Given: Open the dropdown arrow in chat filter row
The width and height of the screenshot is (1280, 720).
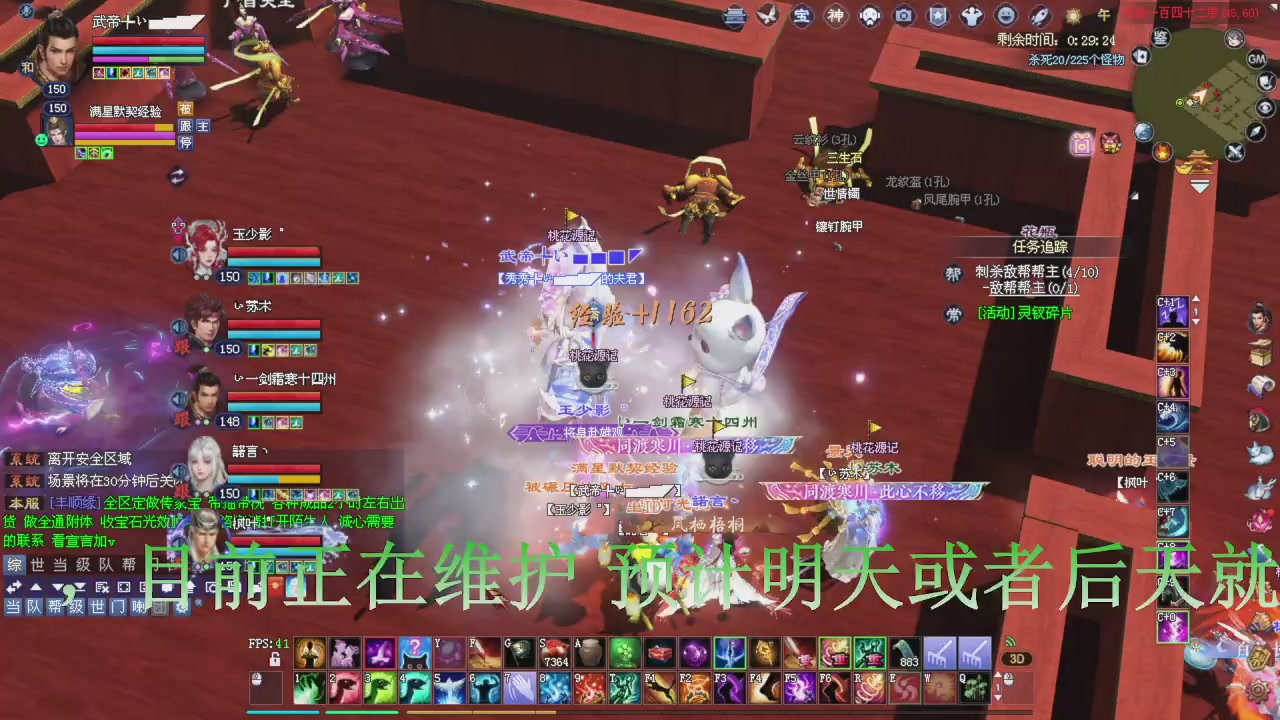Looking at the screenshot, I should click(58, 588).
